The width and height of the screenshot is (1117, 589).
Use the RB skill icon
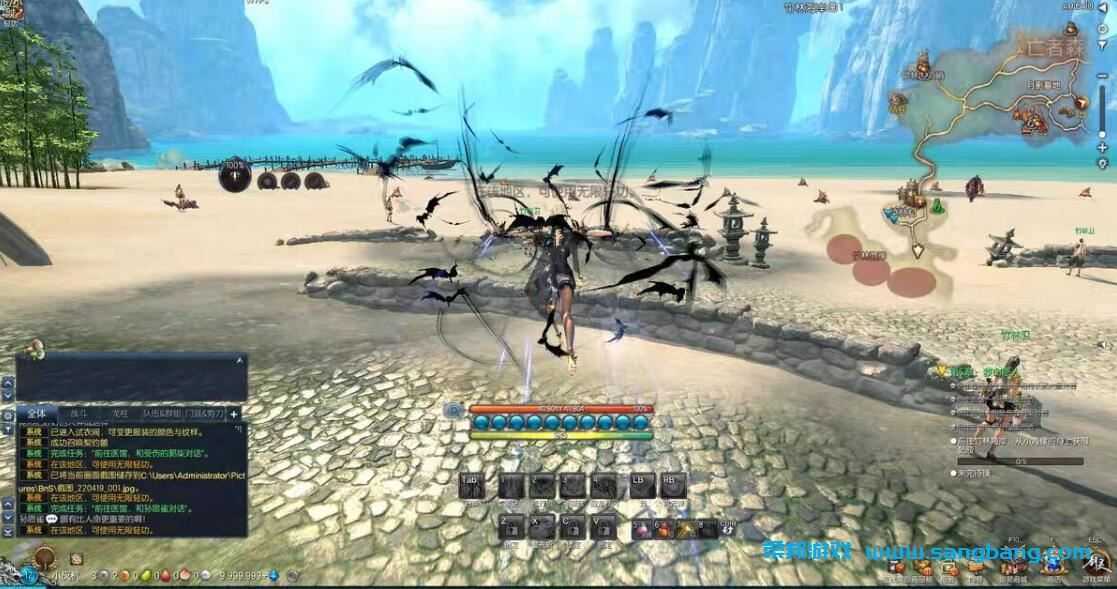(672, 486)
